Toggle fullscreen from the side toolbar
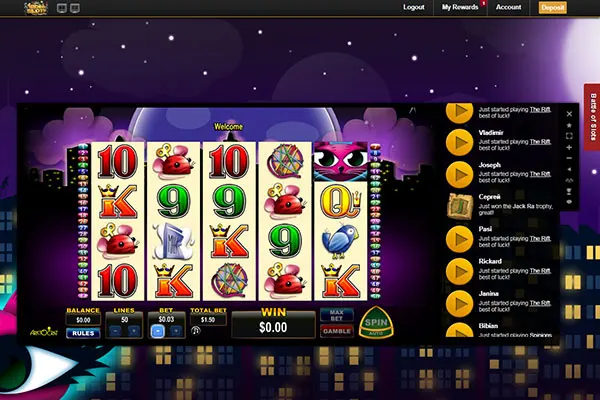Image resolution: width=600 pixels, height=400 pixels. 569,135
